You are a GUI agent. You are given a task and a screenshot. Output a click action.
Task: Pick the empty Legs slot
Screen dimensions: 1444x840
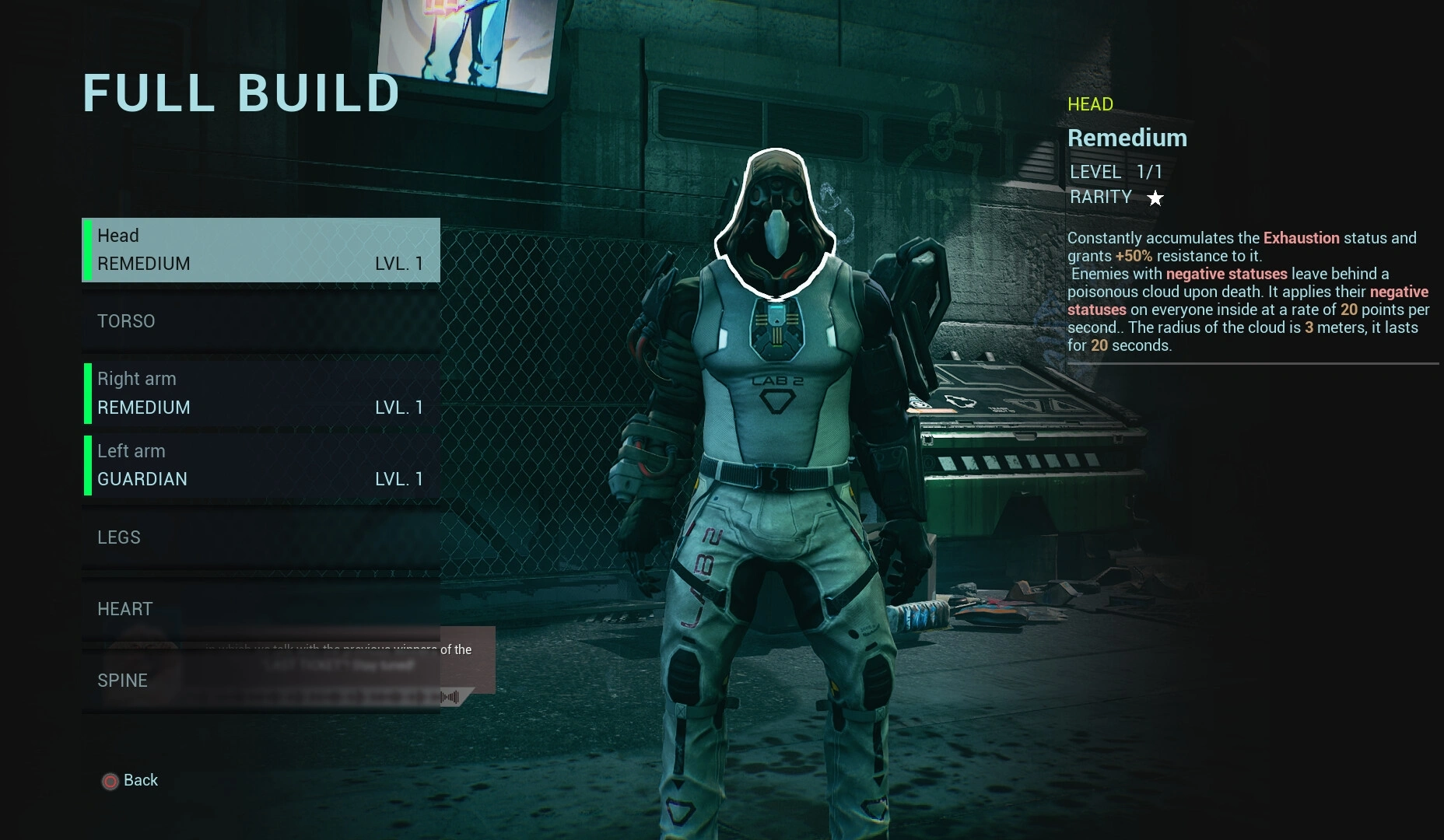261,537
